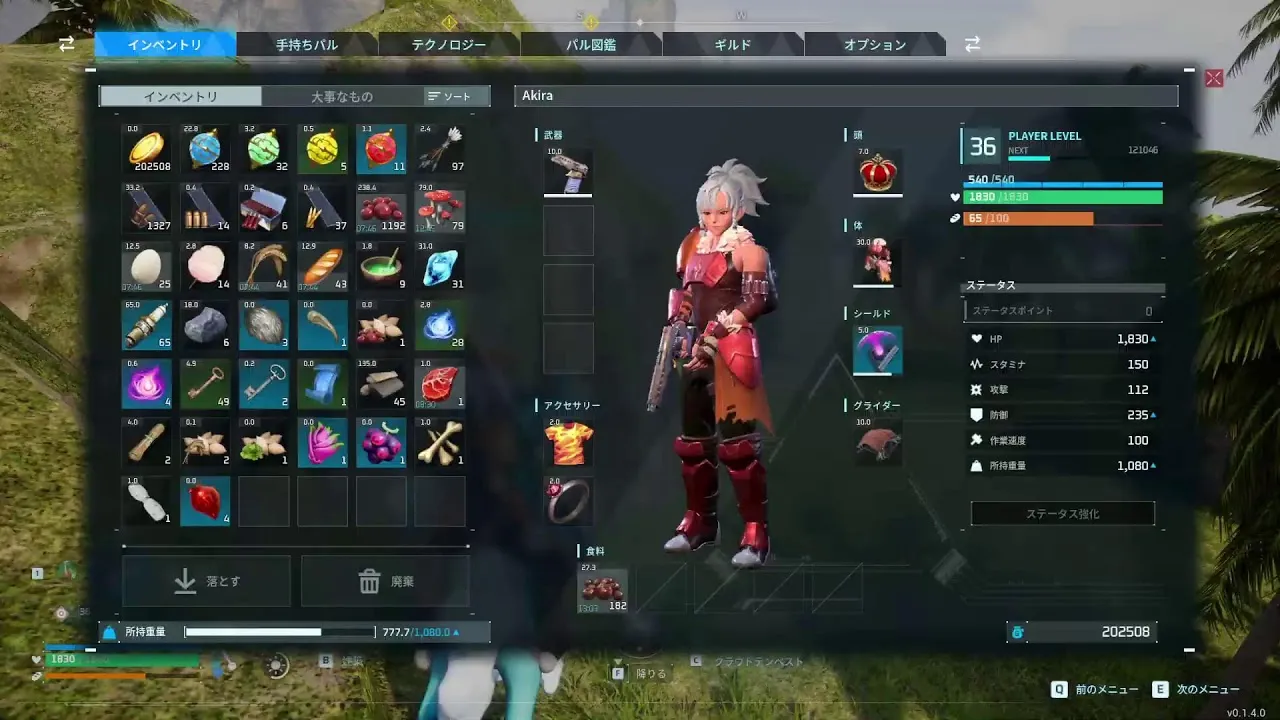
Task: Choose the bread loaf inventory slot
Action: click(322, 266)
